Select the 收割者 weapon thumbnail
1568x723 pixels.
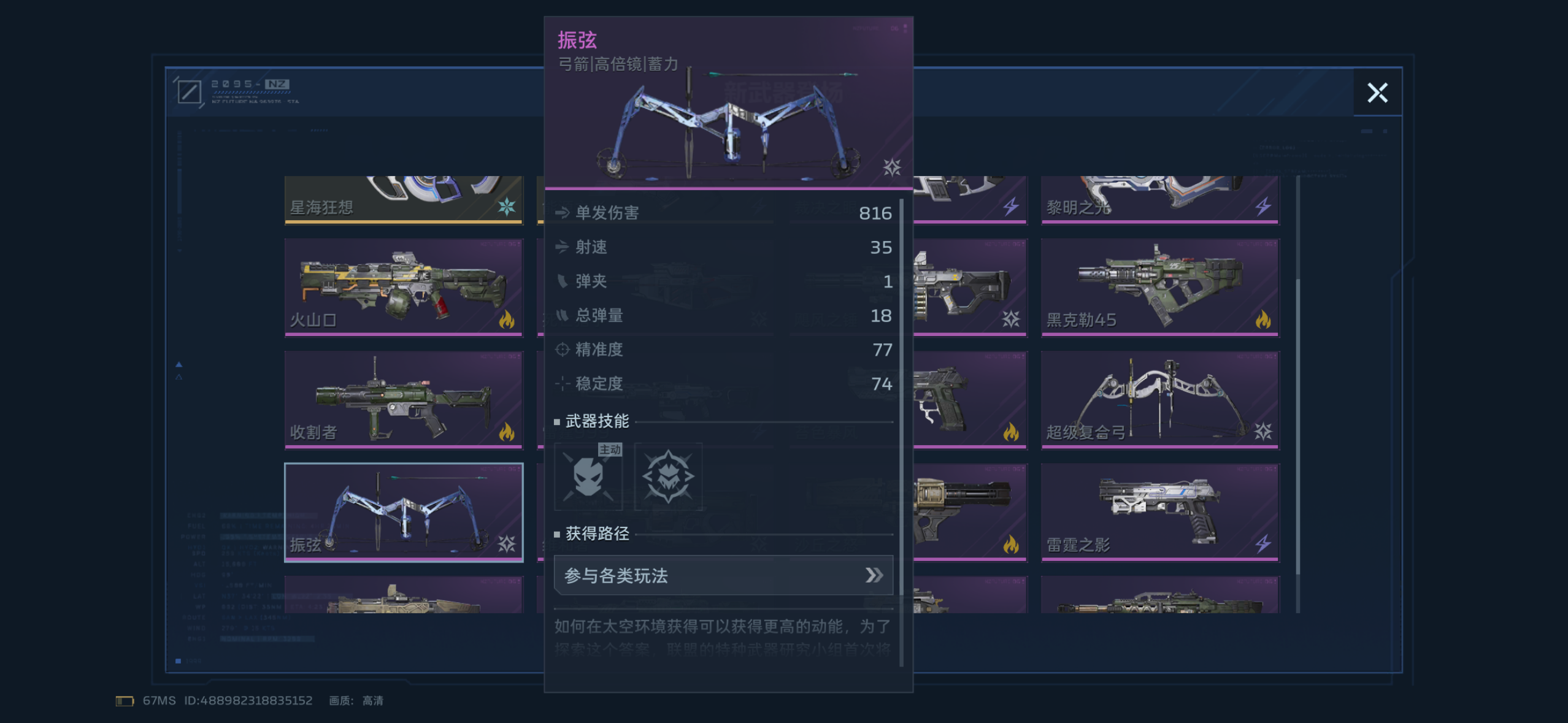click(x=404, y=399)
